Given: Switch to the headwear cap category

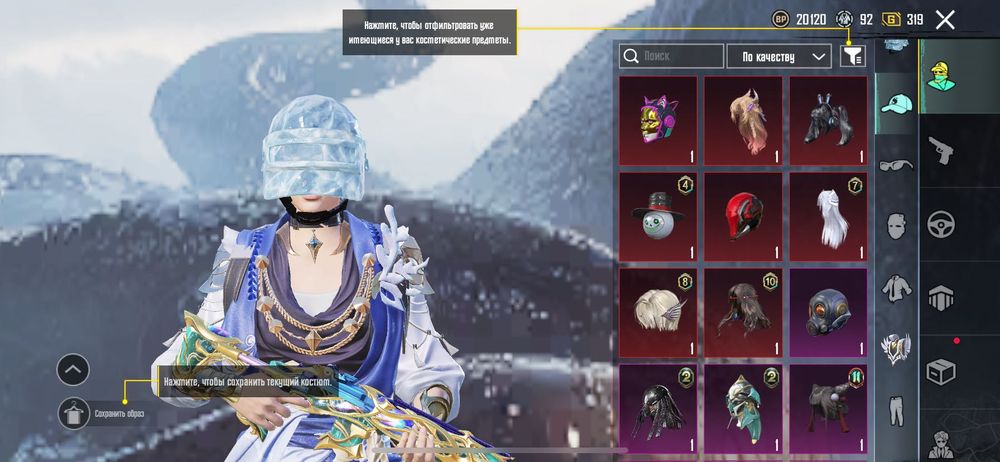Looking at the screenshot, I should tap(896, 102).
